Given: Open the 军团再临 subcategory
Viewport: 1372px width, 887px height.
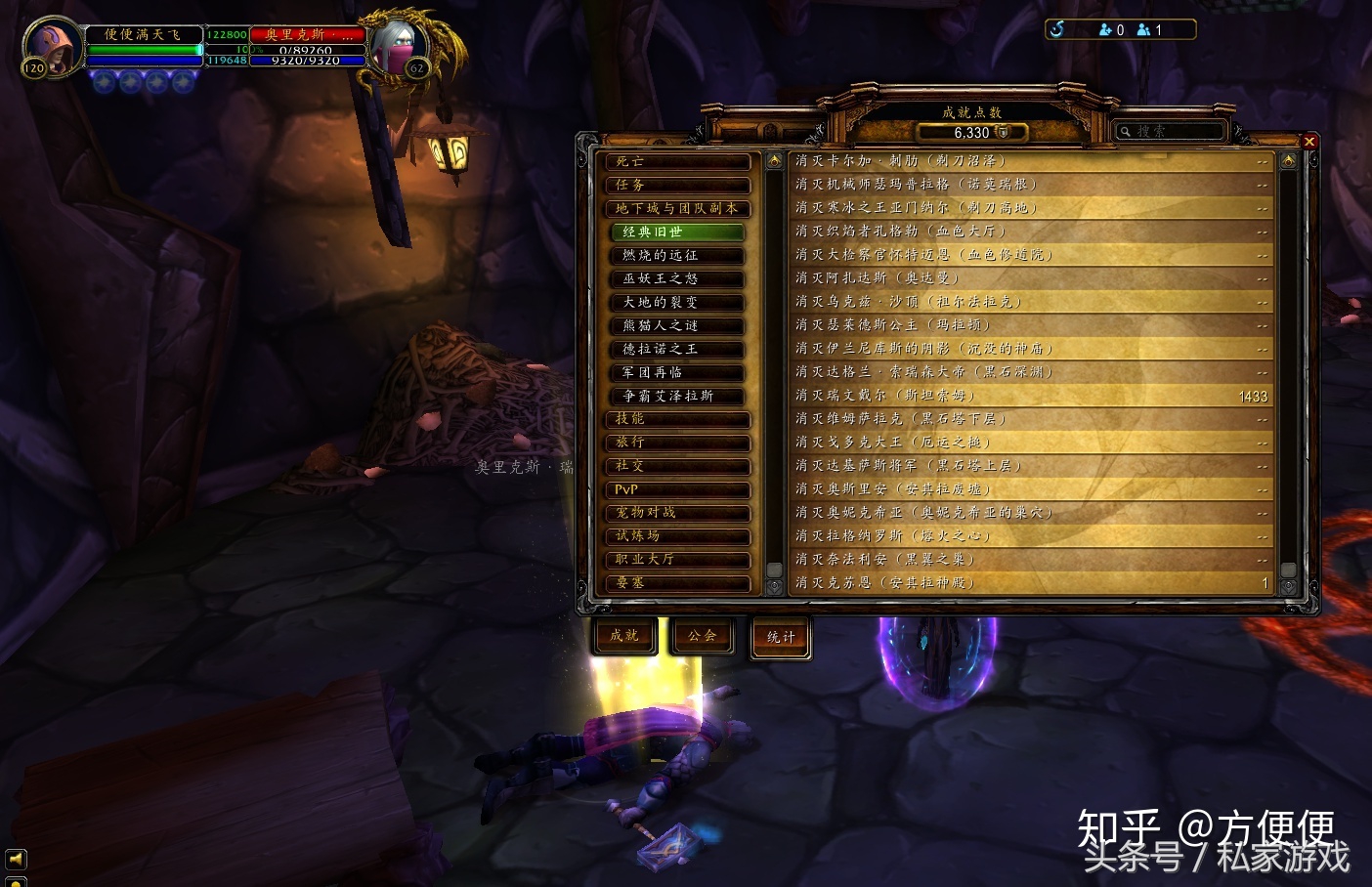Looking at the screenshot, I should 677,373.
